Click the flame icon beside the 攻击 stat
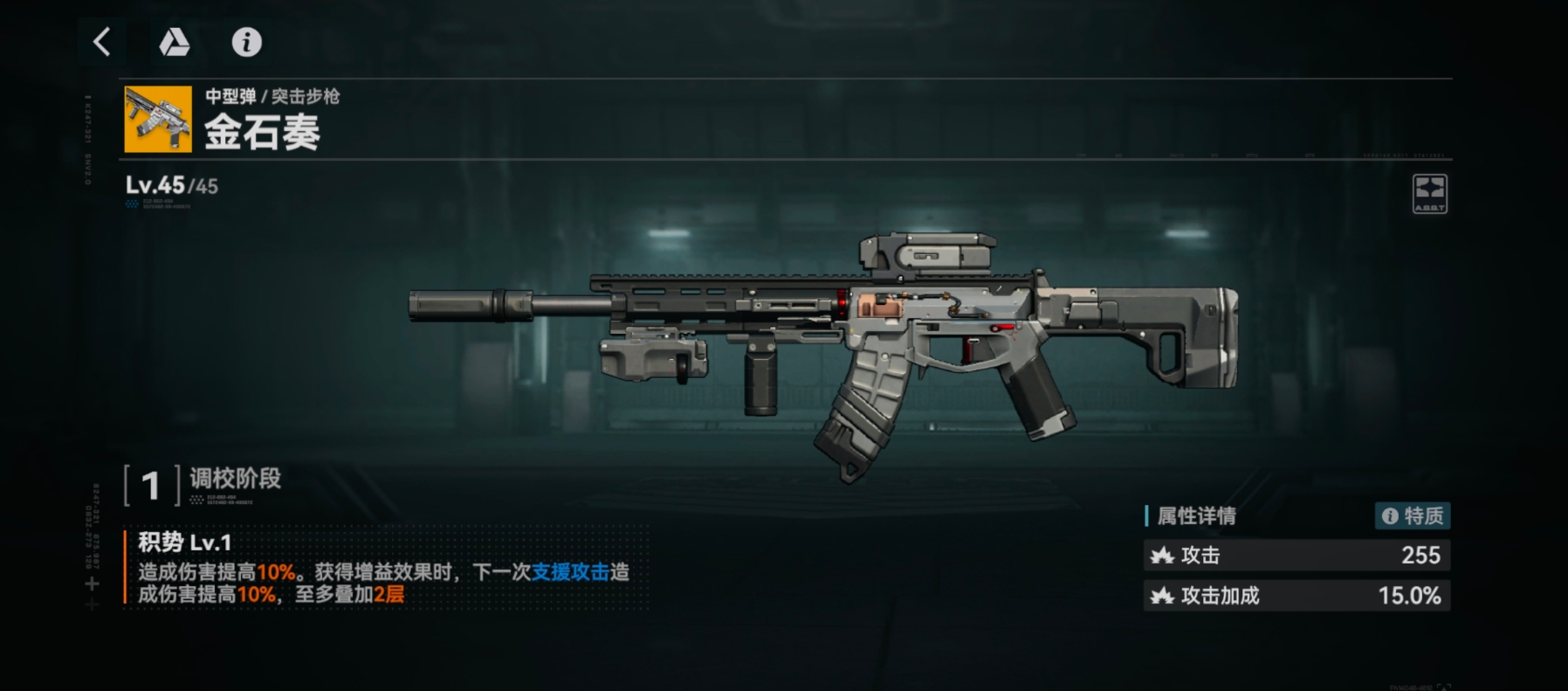1568x691 pixels. click(1161, 556)
